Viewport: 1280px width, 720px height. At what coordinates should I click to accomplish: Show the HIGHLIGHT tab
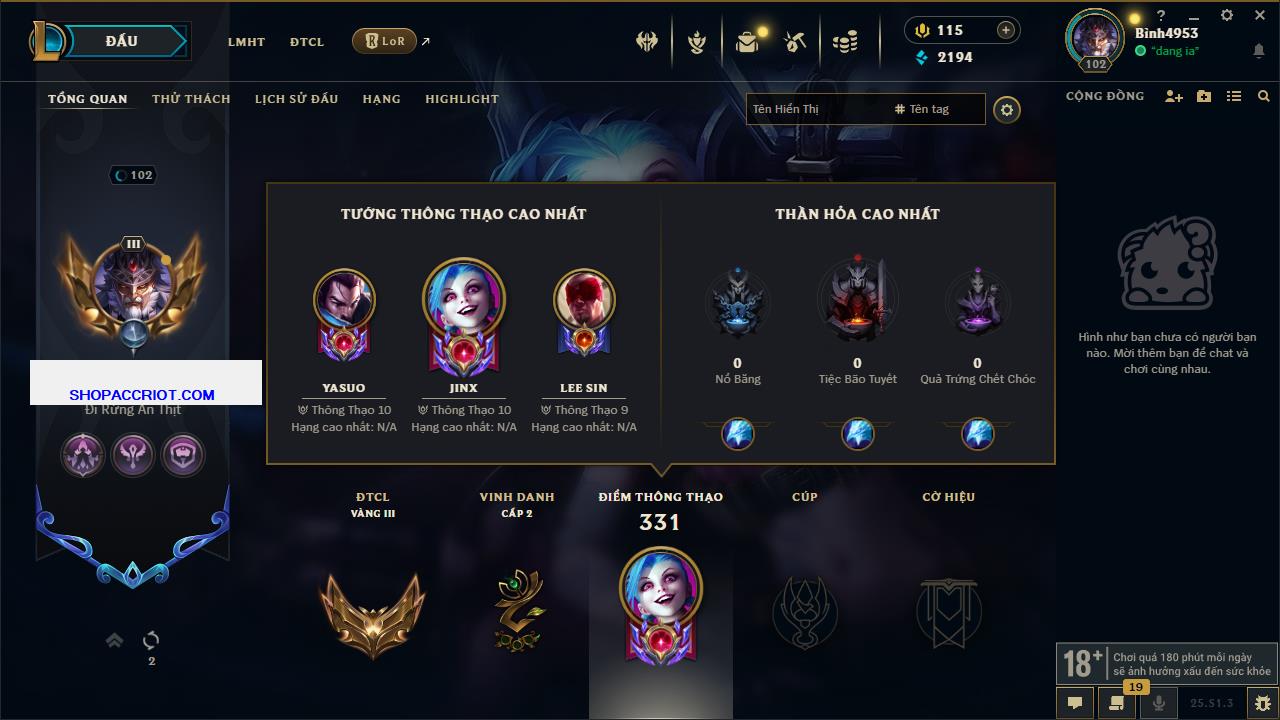coord(461,99)
